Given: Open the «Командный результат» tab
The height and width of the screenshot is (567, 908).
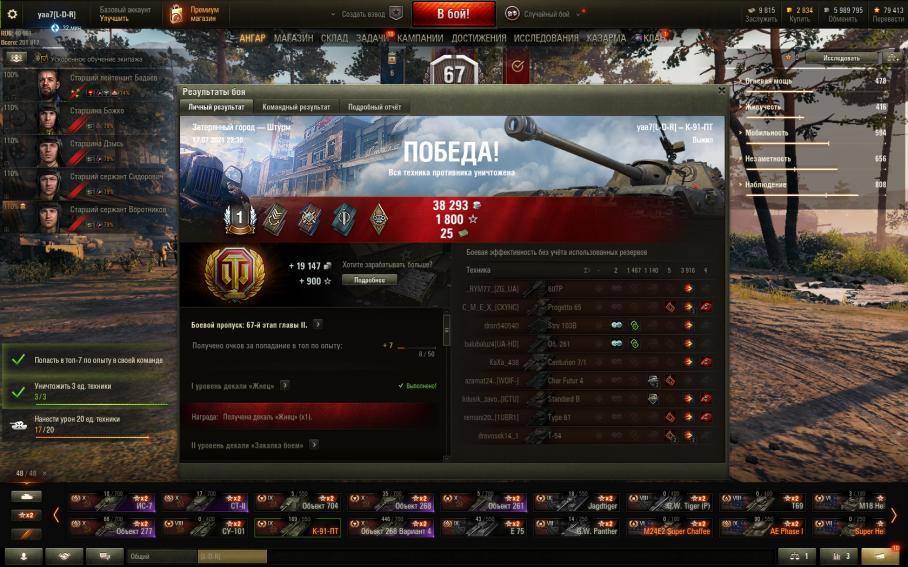Looking at the screenshot, I should point(296,106).
